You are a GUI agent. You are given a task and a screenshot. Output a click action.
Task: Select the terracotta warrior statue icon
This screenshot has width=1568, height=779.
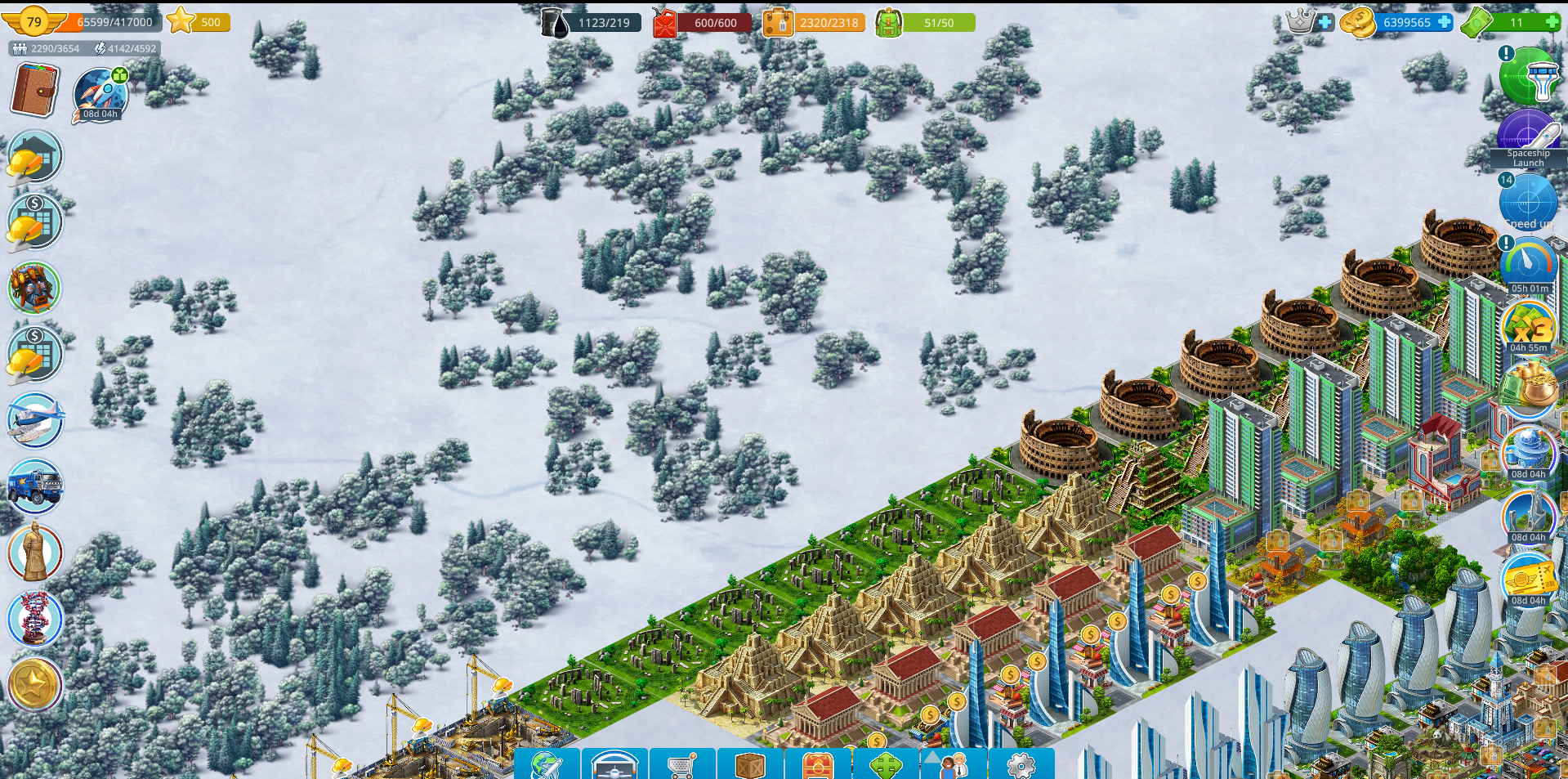(34, 553)
